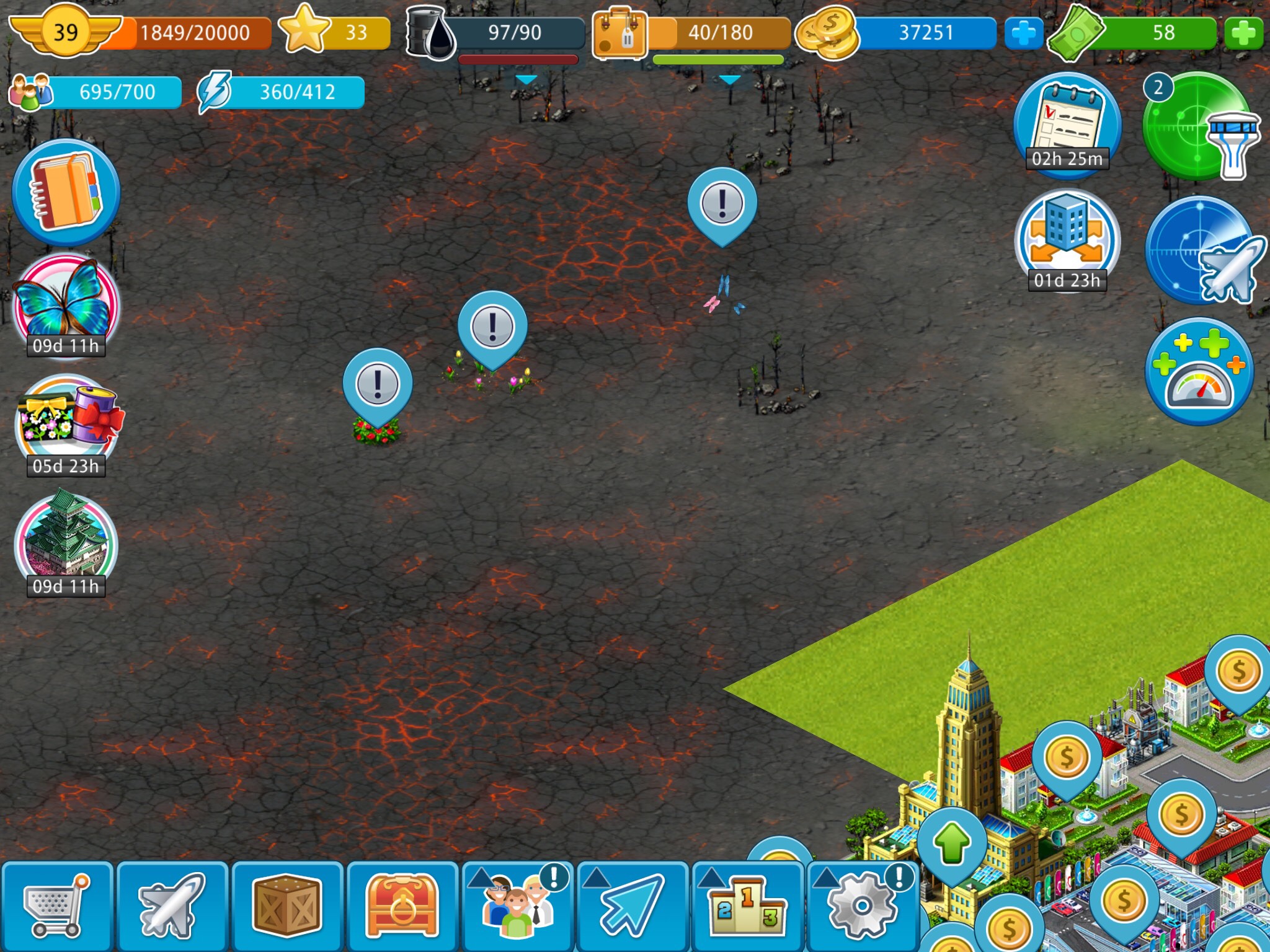Open the neighbors and friends panel
Viewport: 1270px width, 952px height.
click(x=518, y=906)
